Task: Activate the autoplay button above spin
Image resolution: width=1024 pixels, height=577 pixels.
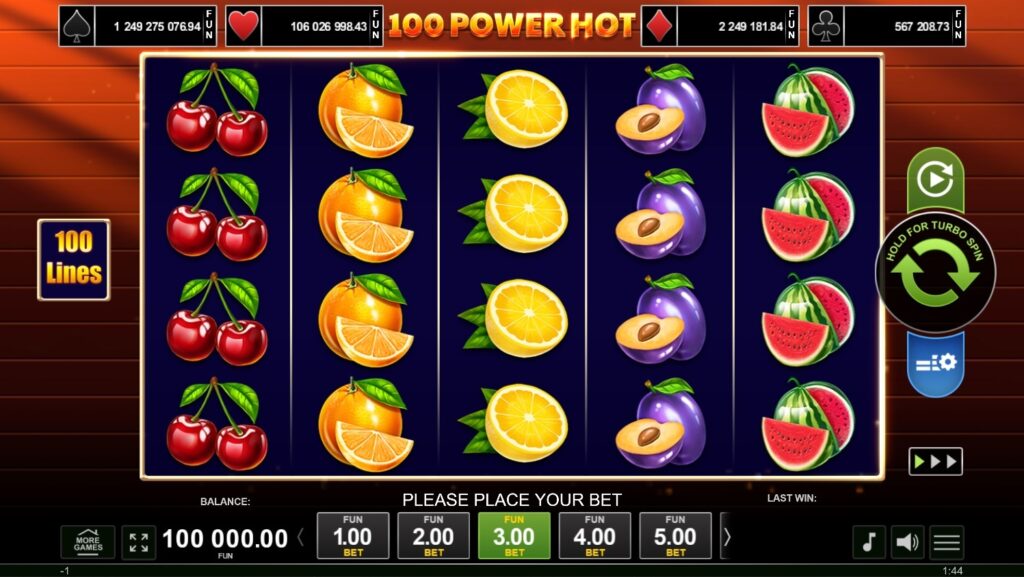Action: [935, 180]
